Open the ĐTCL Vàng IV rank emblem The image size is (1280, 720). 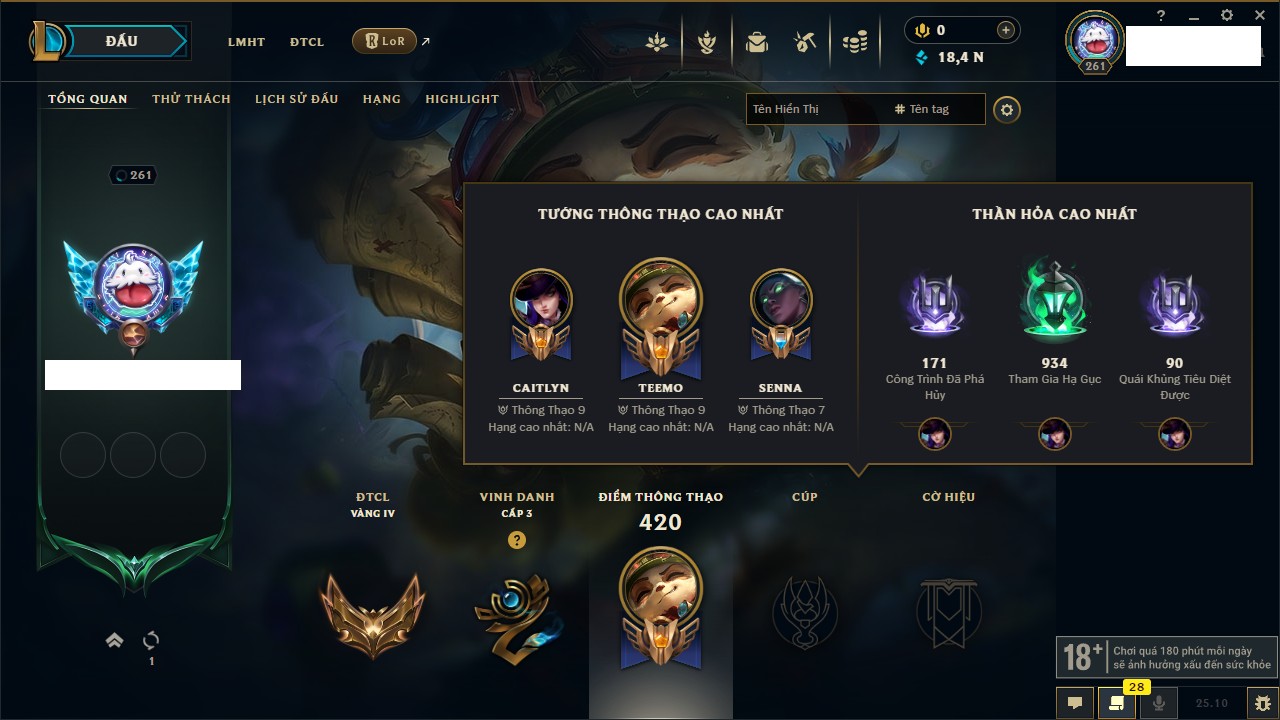pos(372,613)
